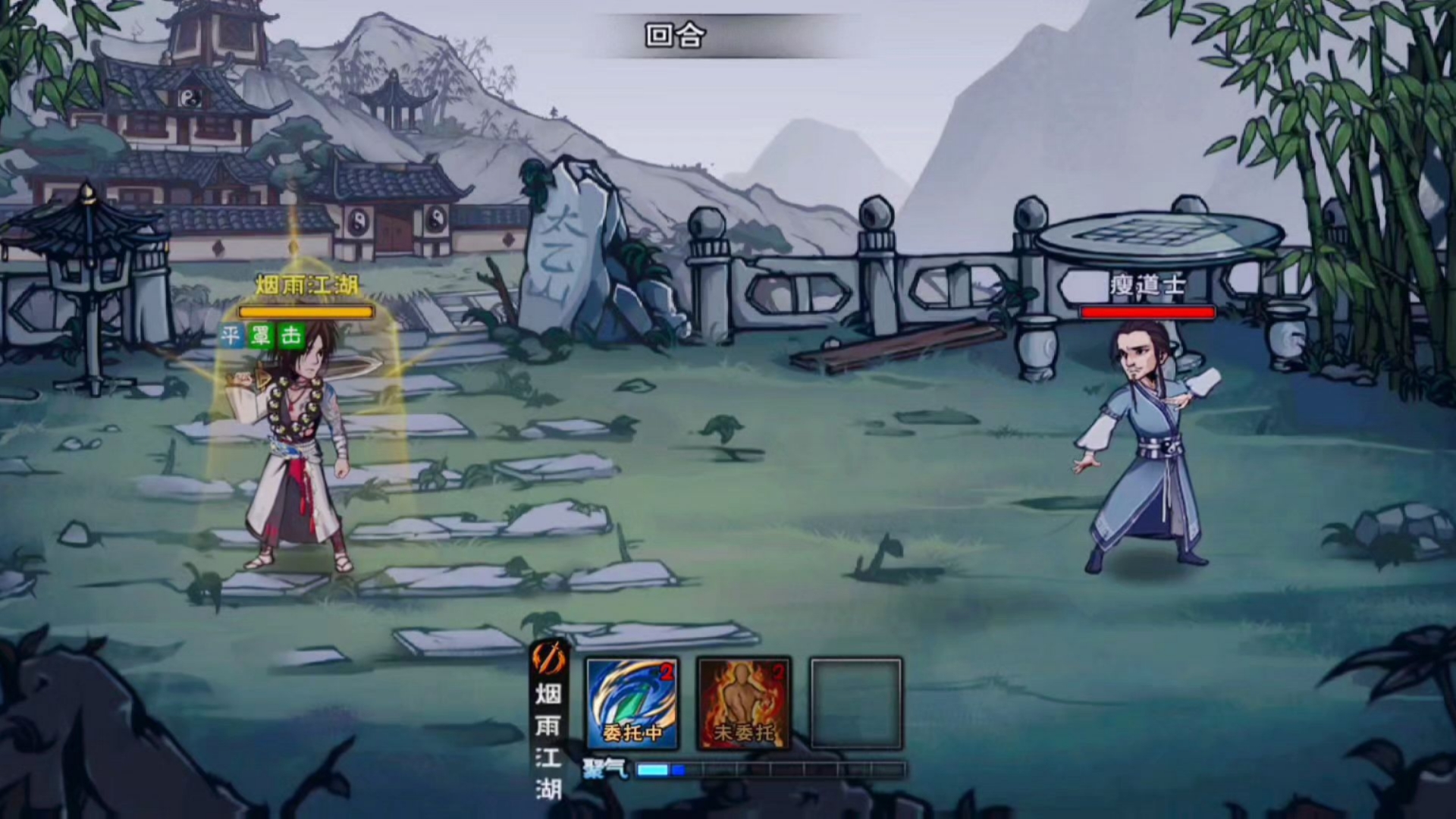1456x819 pixels.
Task: Inspect the blue 平 status buff
Action: tap(231, 335)
